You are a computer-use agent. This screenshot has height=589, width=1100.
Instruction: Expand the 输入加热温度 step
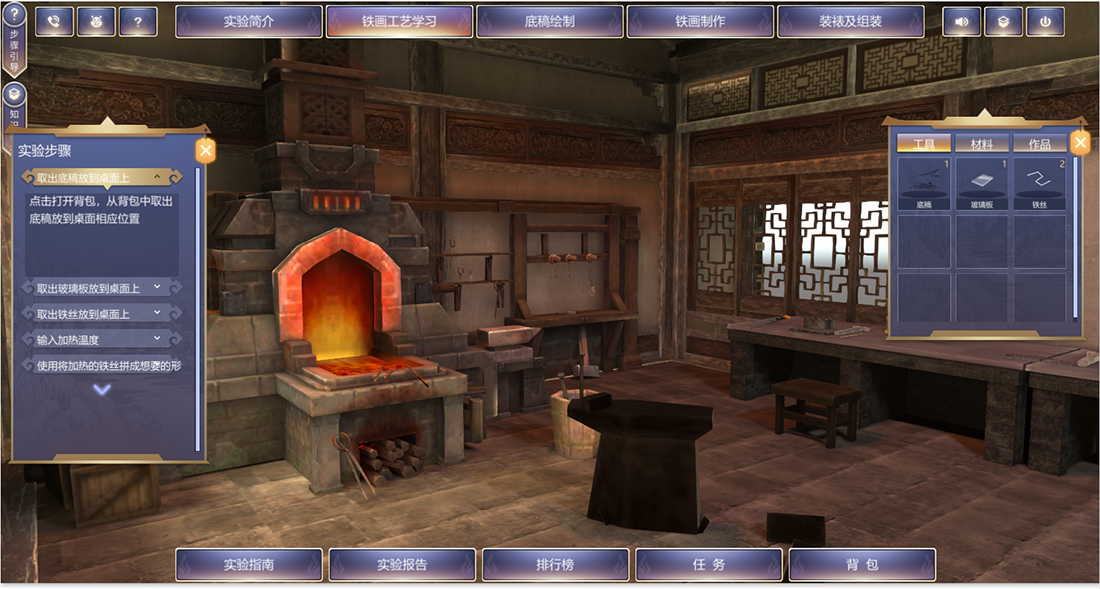point(100,340)
